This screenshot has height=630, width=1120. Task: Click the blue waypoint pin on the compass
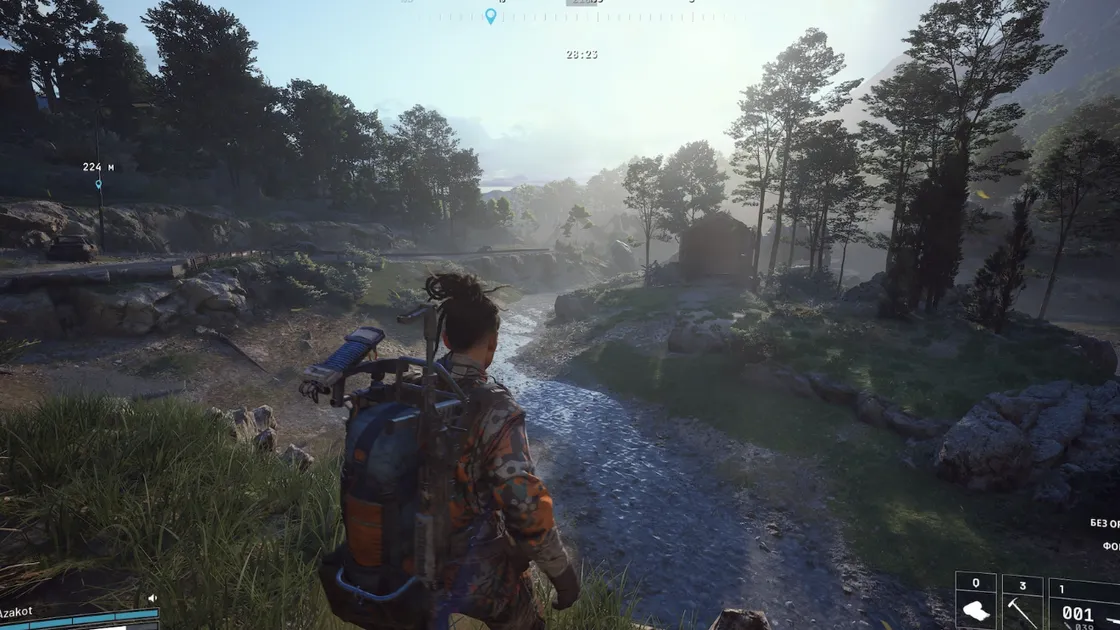click(490, 16)
